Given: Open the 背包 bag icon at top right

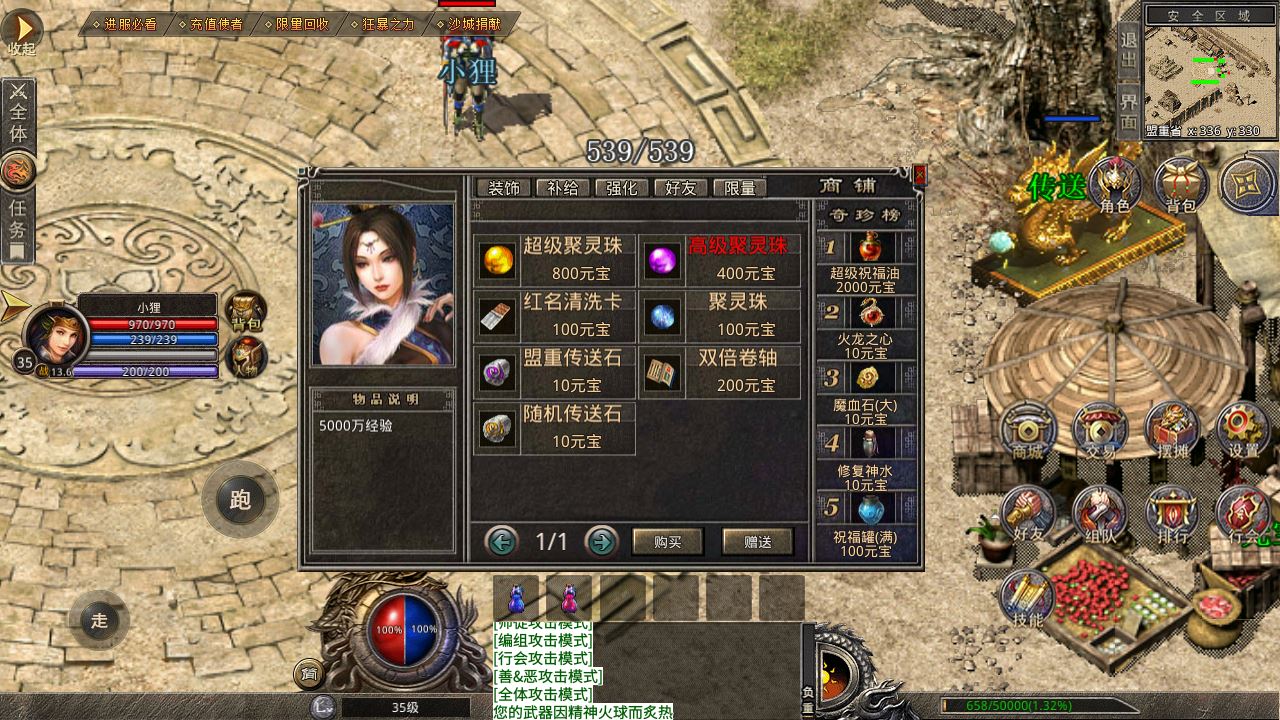Looking at the screenshot, I should [x=1181, y=186].
